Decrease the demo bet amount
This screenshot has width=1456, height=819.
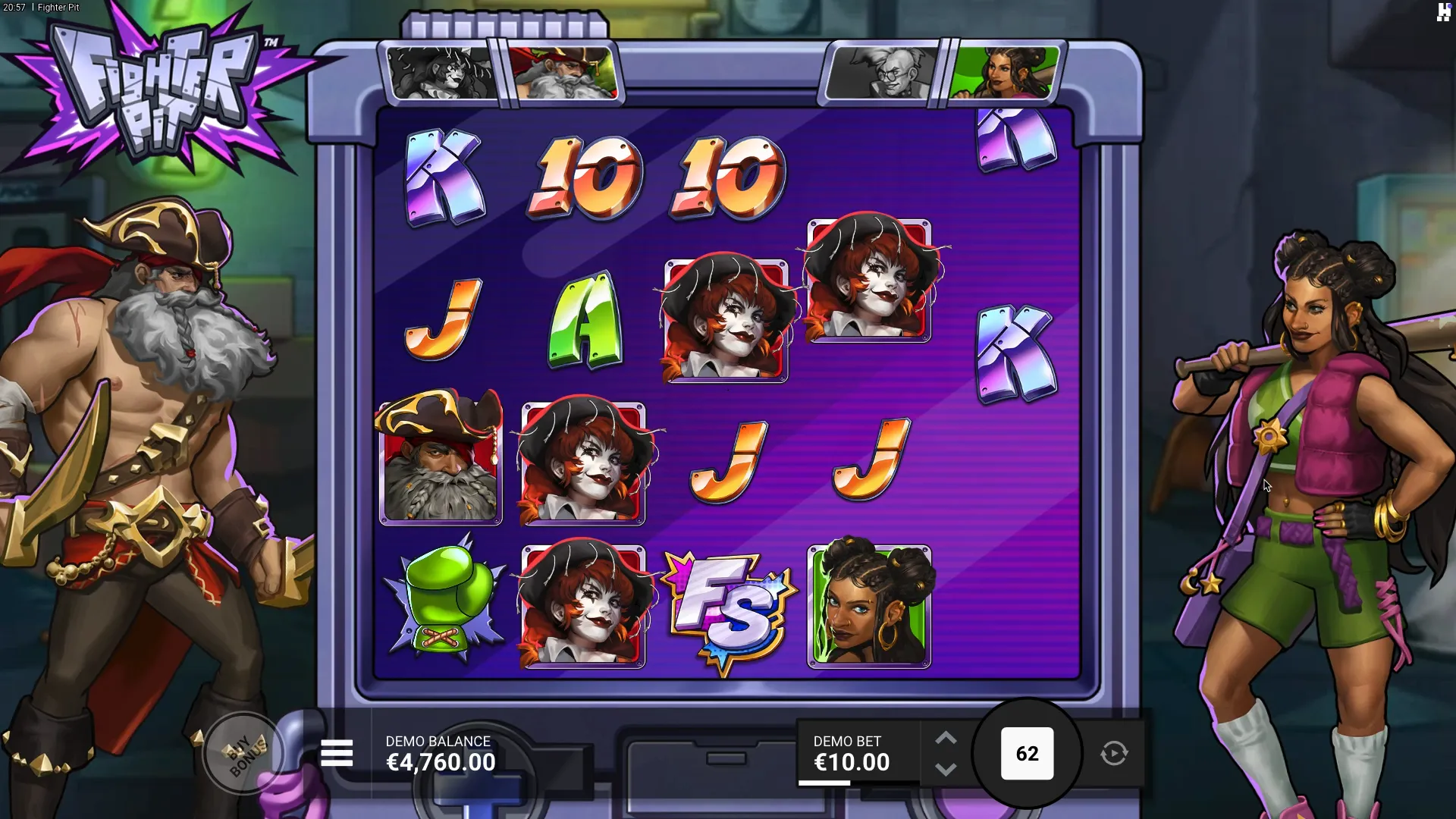click(x=946, y=770)
